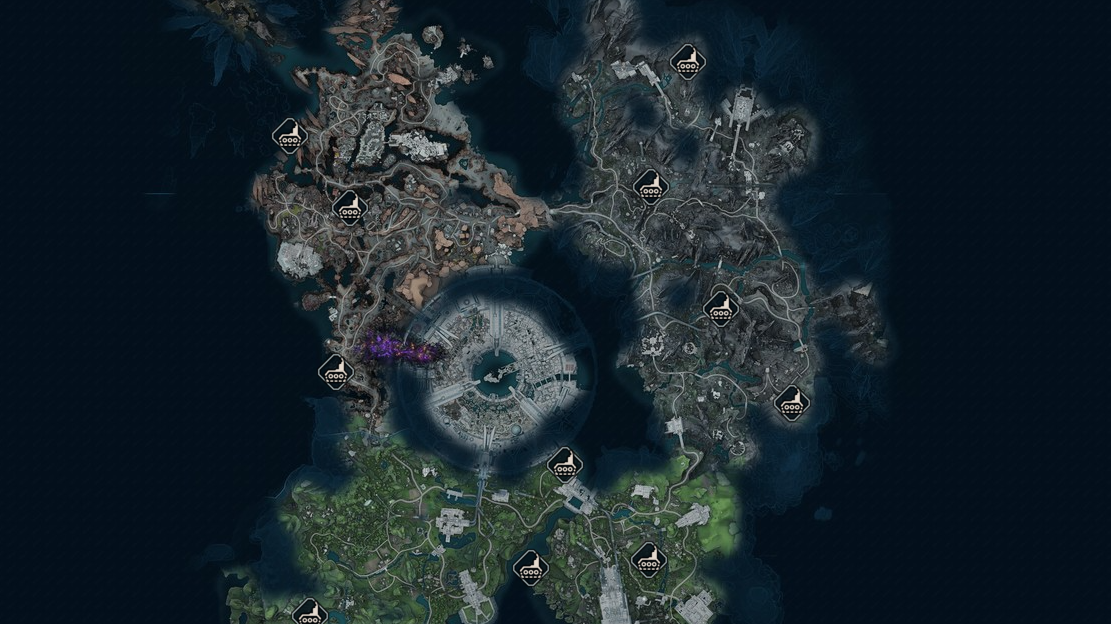
Task: Select the factory marker in the water off the brown coast
Action: tap(289, 135)
